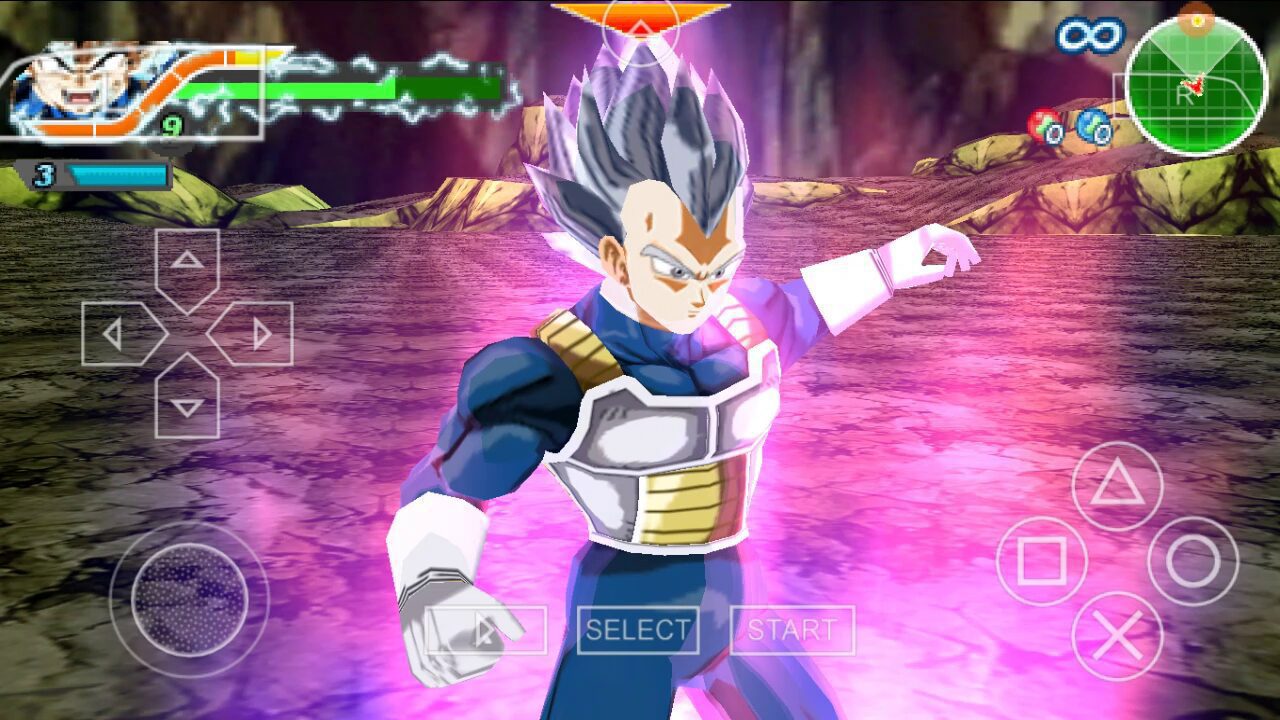Screen dimensions: 1280x720
Task: Hit the square touch button
Action: [1042, 562]
